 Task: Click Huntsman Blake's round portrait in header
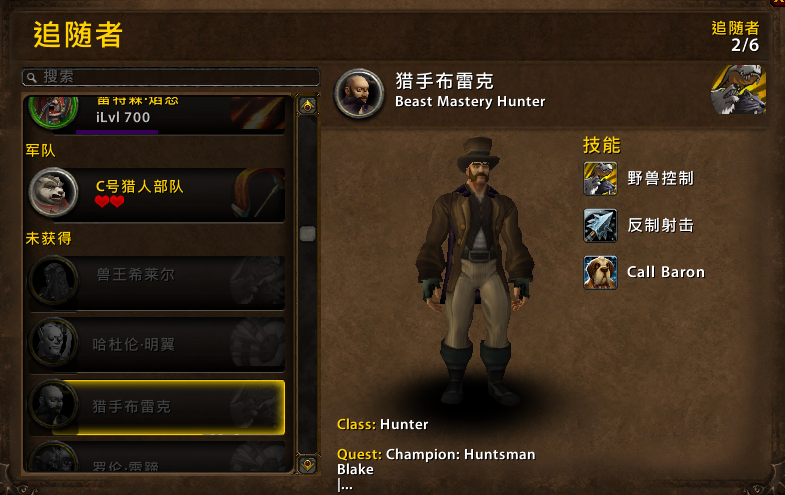(x=359, y=92)
